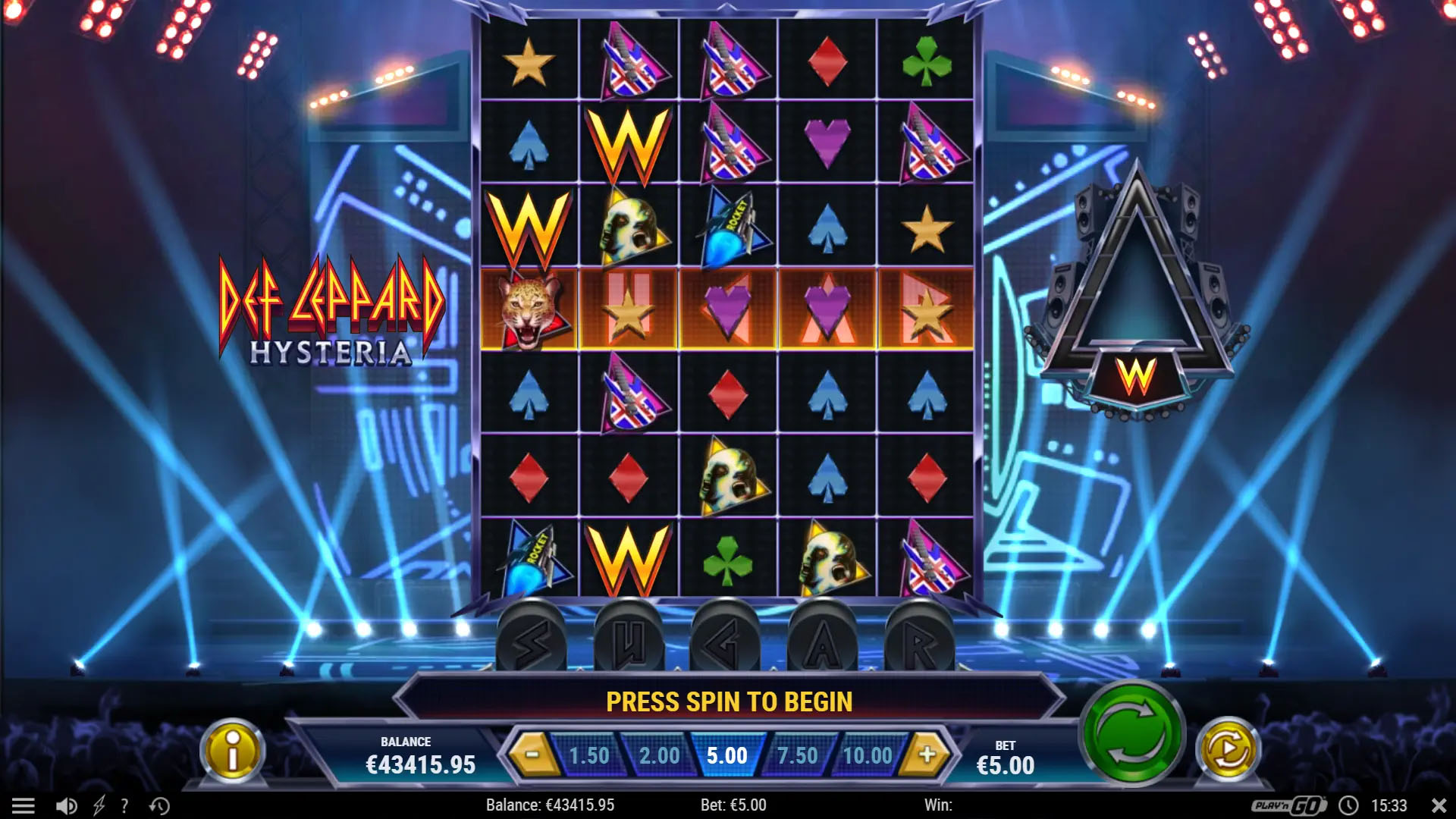Open the question mark help
The height and width of the screenshot is (819, 1456).
tap(125, 805)
